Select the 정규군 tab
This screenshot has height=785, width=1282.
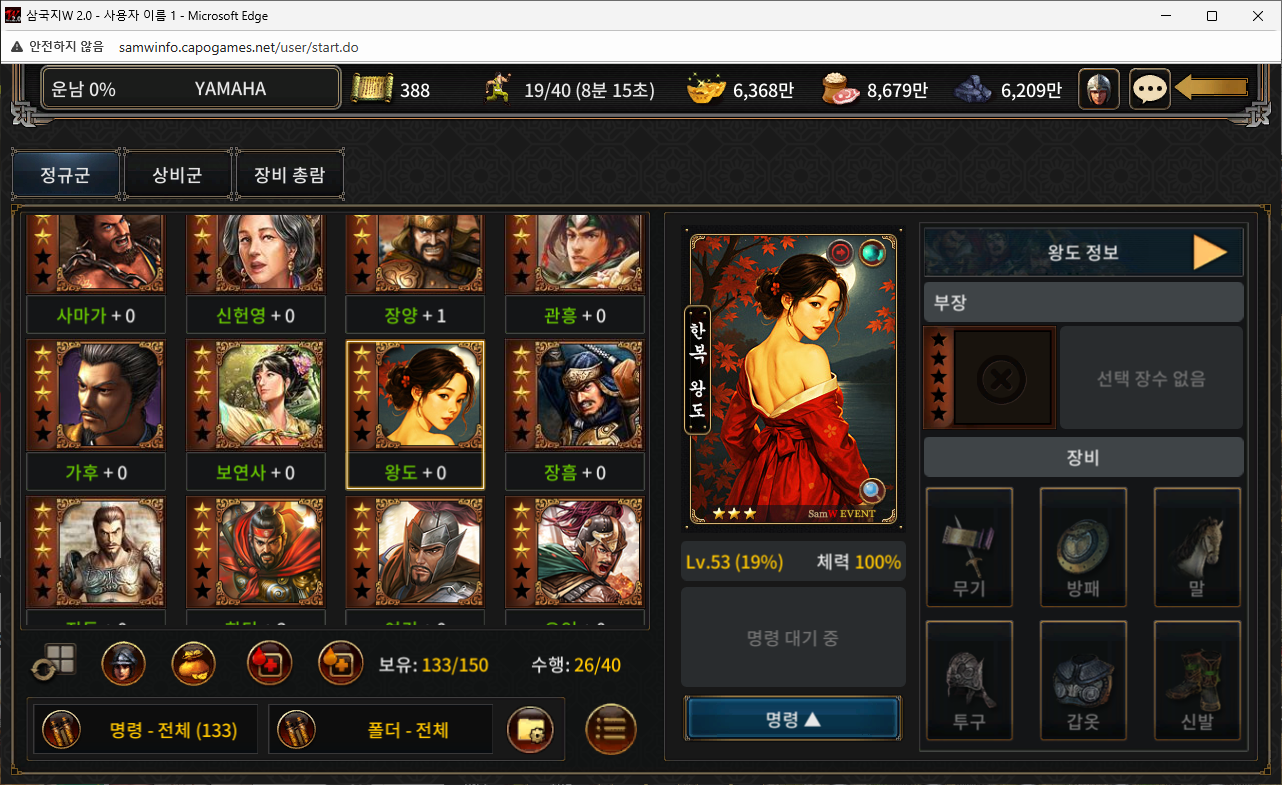65,175
